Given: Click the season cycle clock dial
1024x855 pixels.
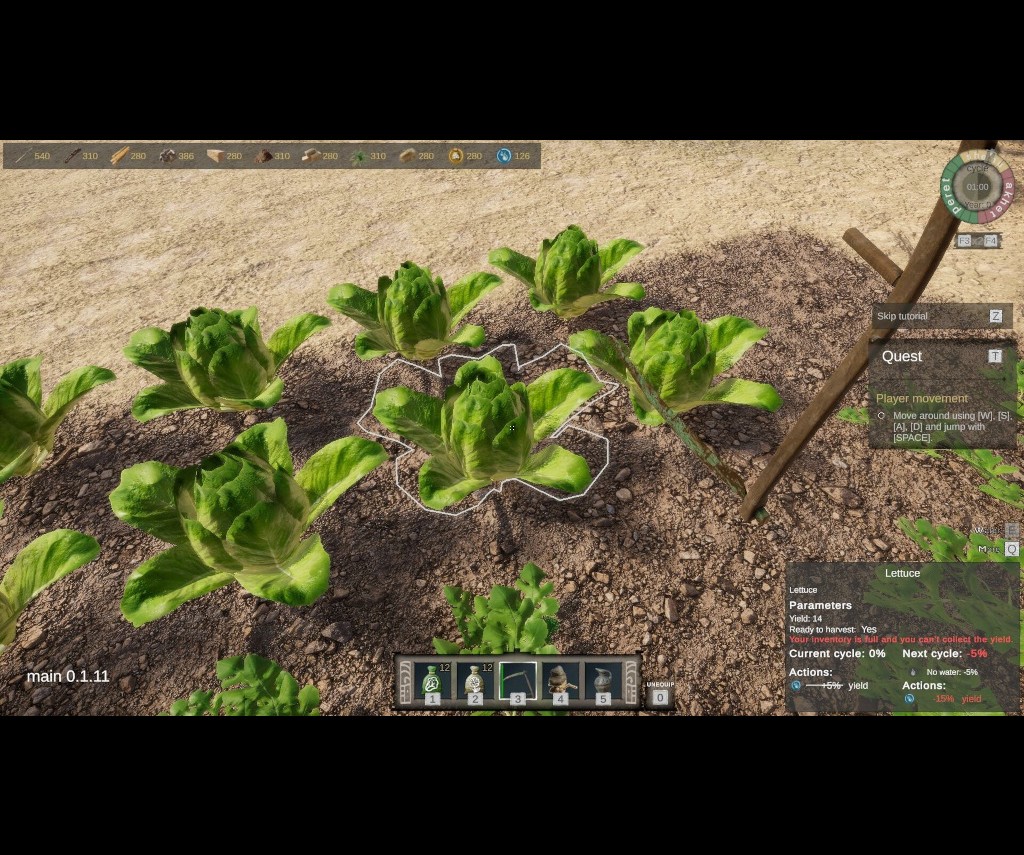Looking at the screenshot, I should pos(977,186).
